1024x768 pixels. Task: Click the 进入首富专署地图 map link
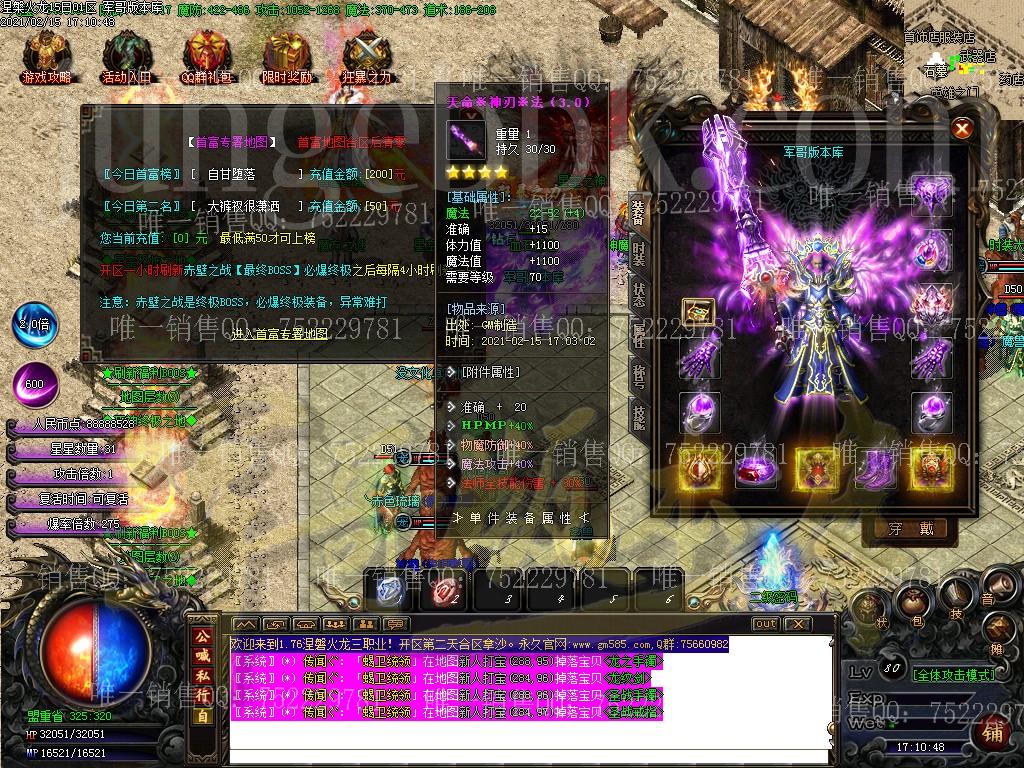click(280, 333)
